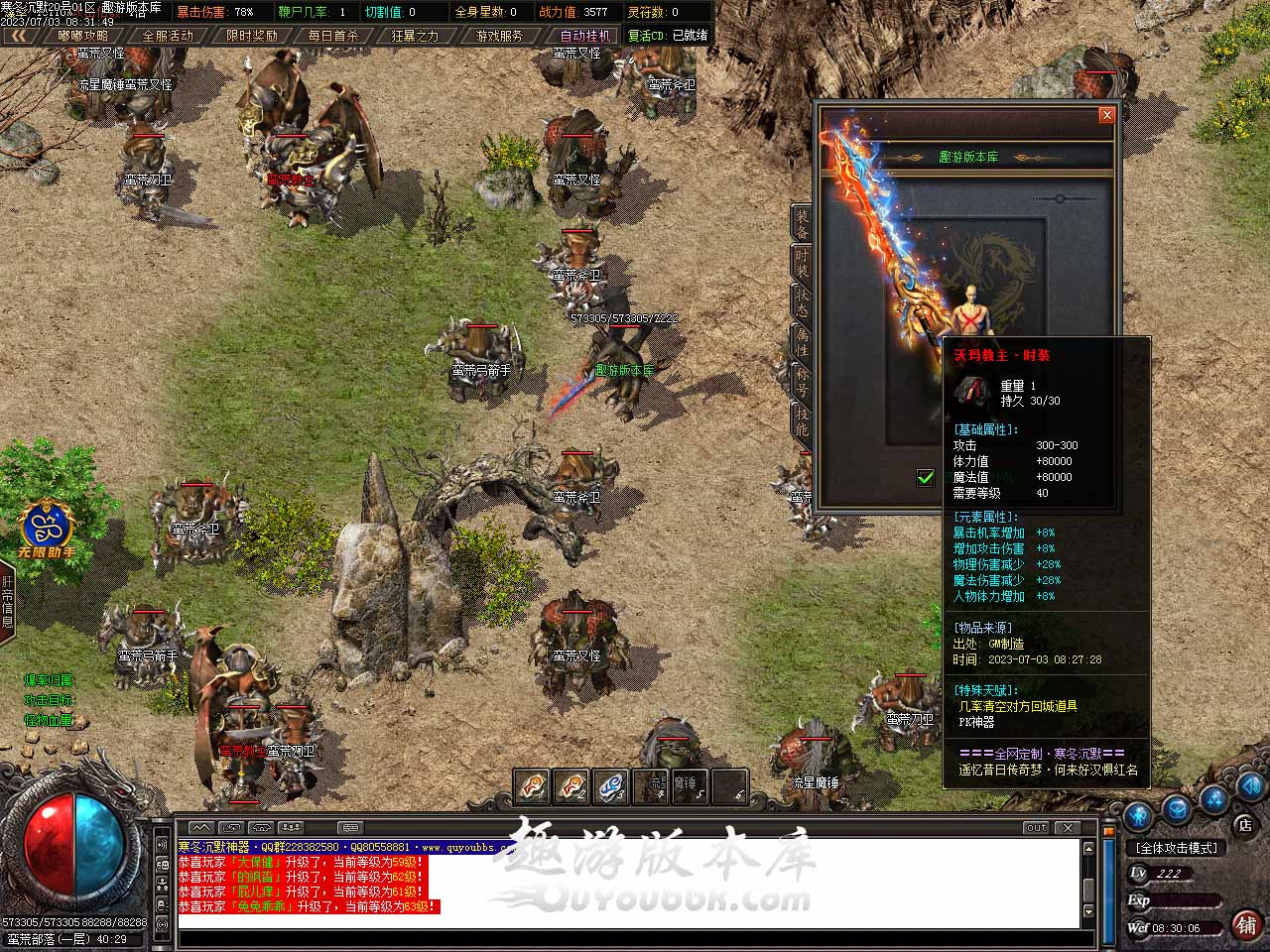Switch to the 技能 skills tab
Image resolution: width=1270 pixels, height=952 pixels.
point(802,419)
